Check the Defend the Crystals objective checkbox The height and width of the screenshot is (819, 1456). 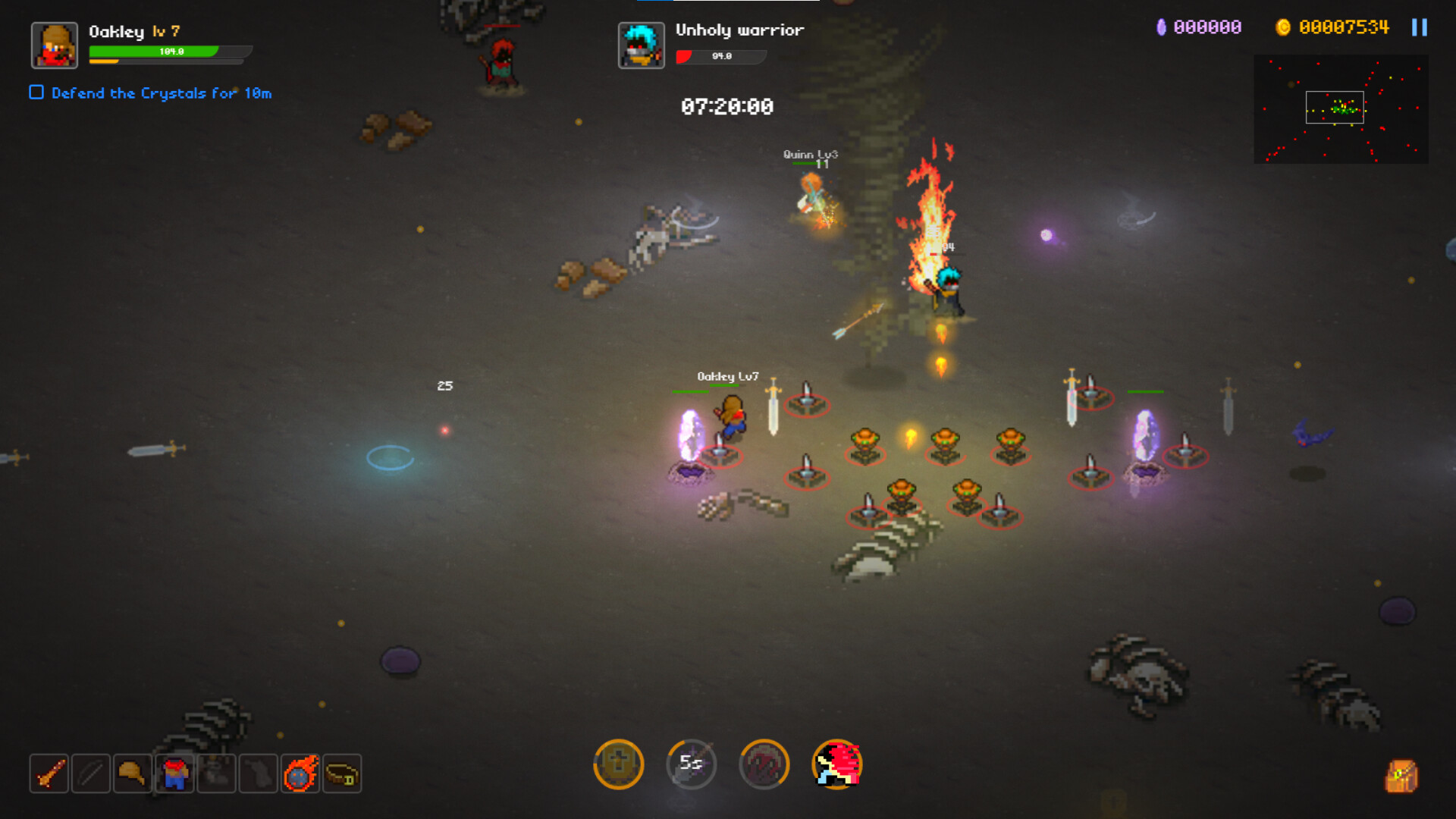35,92
